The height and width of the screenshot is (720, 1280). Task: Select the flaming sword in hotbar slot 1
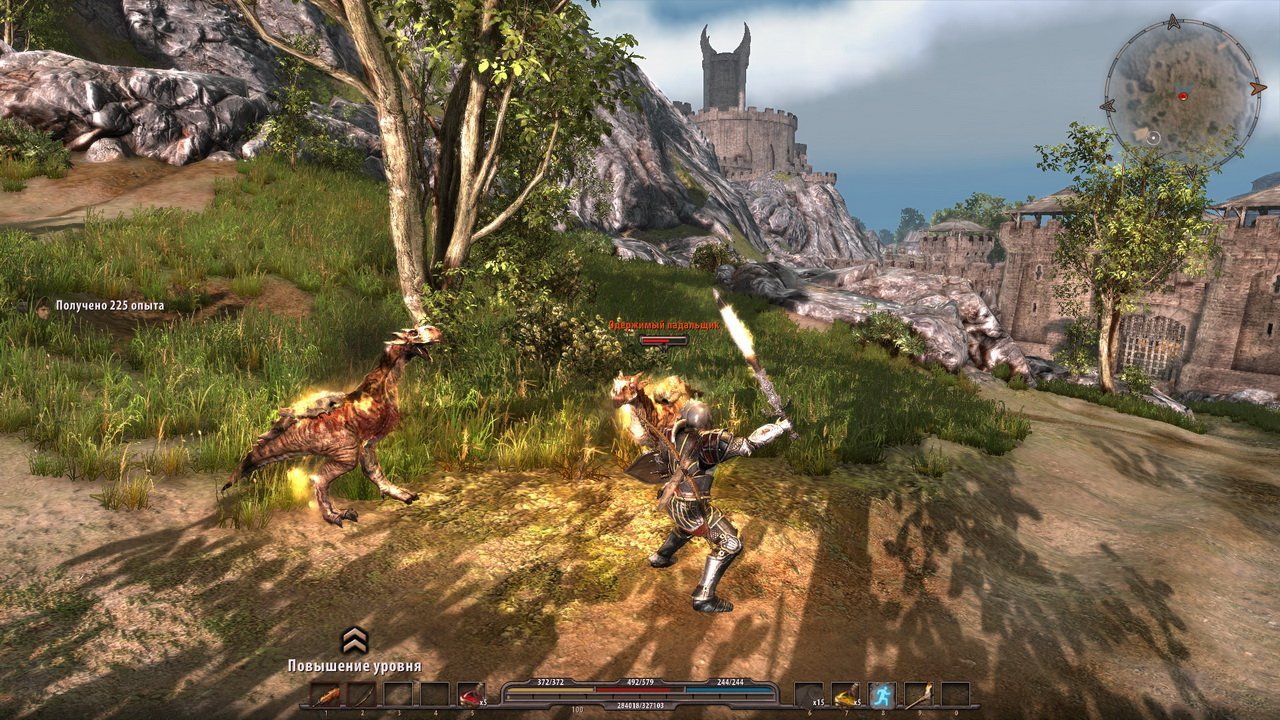325,695
